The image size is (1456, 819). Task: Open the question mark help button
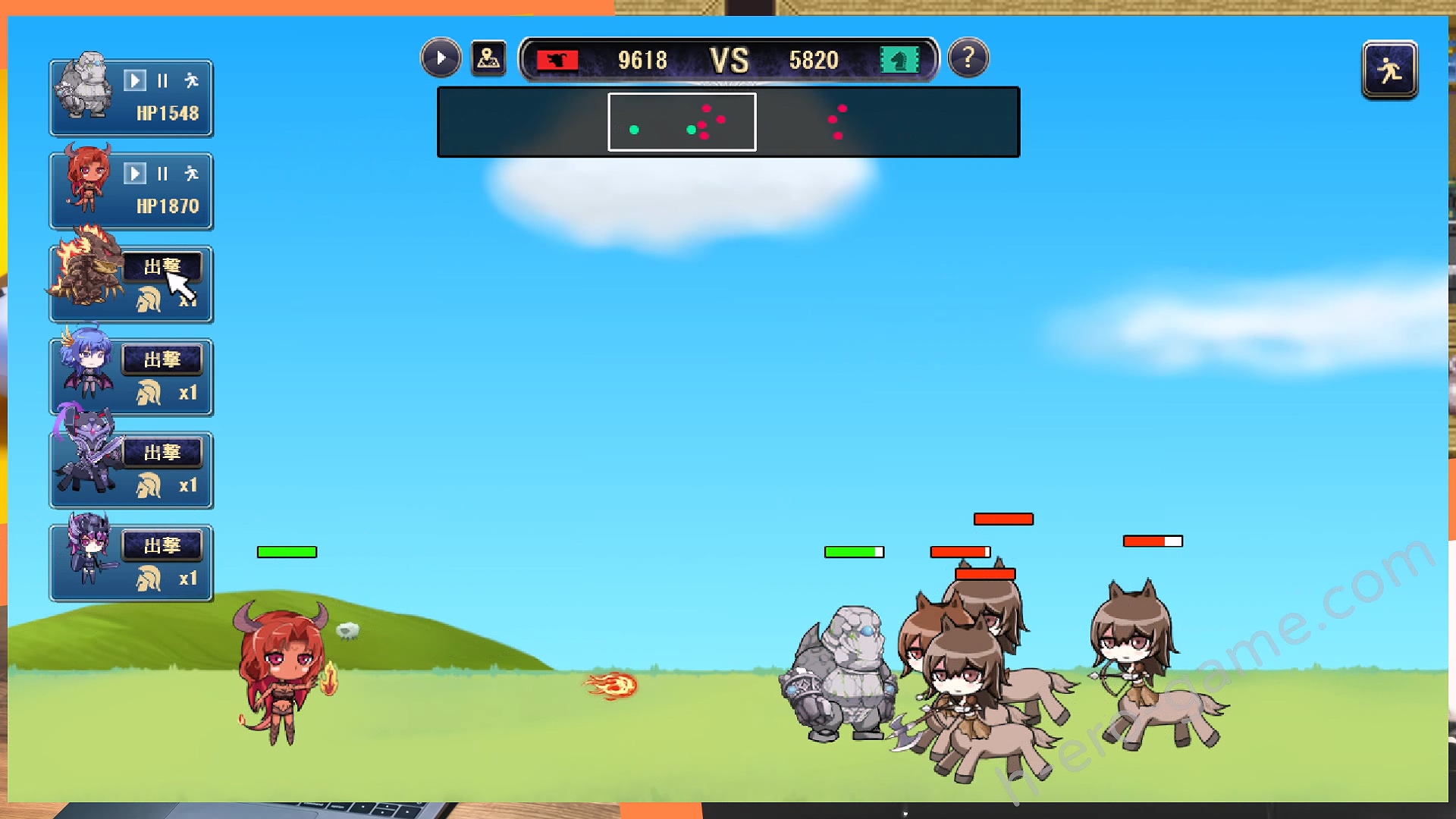coord(968,58)
